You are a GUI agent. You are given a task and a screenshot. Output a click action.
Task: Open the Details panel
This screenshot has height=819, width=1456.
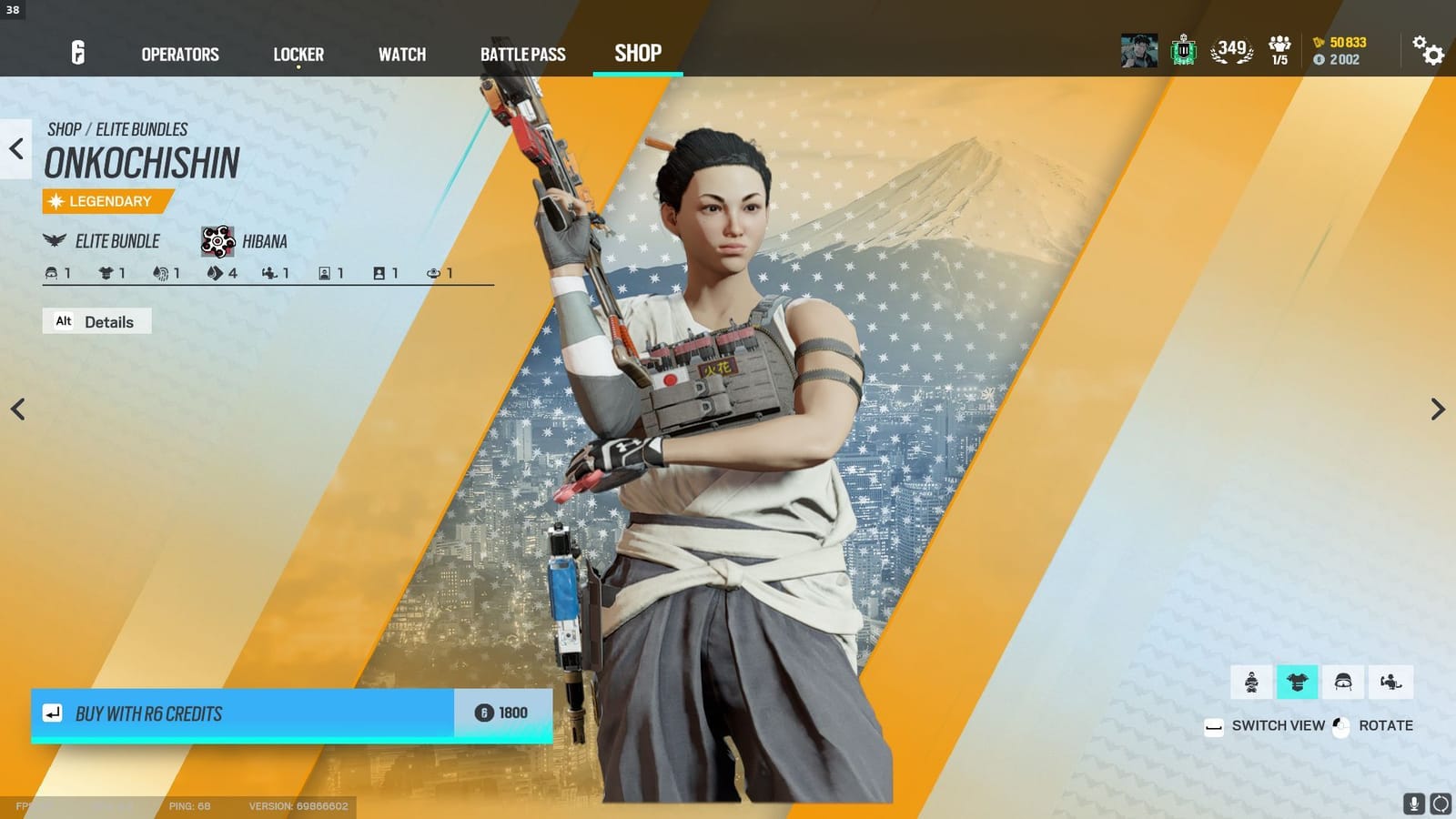click(96, 321)
